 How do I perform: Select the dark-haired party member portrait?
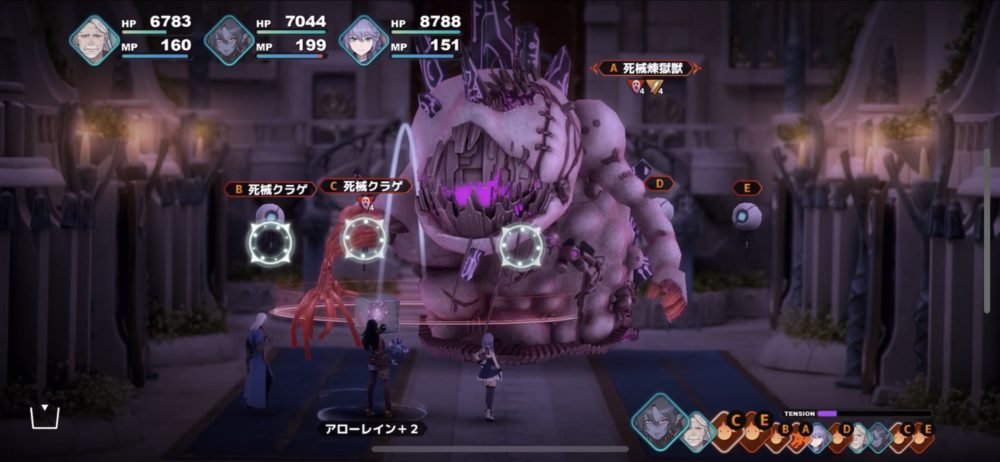tap(229, 40)
